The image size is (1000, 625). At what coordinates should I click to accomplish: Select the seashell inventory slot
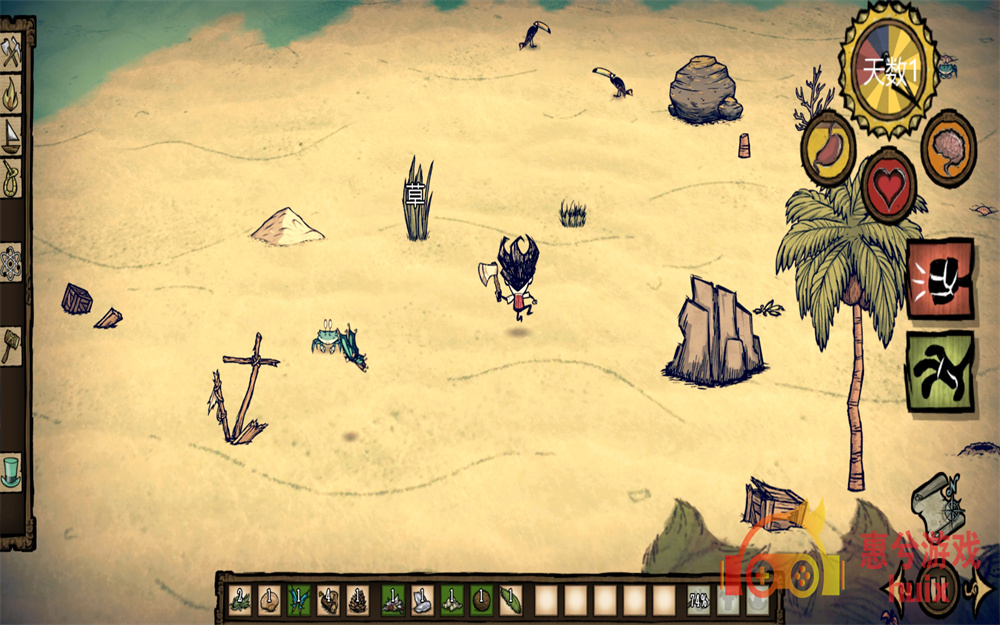[x=269, y=599]
